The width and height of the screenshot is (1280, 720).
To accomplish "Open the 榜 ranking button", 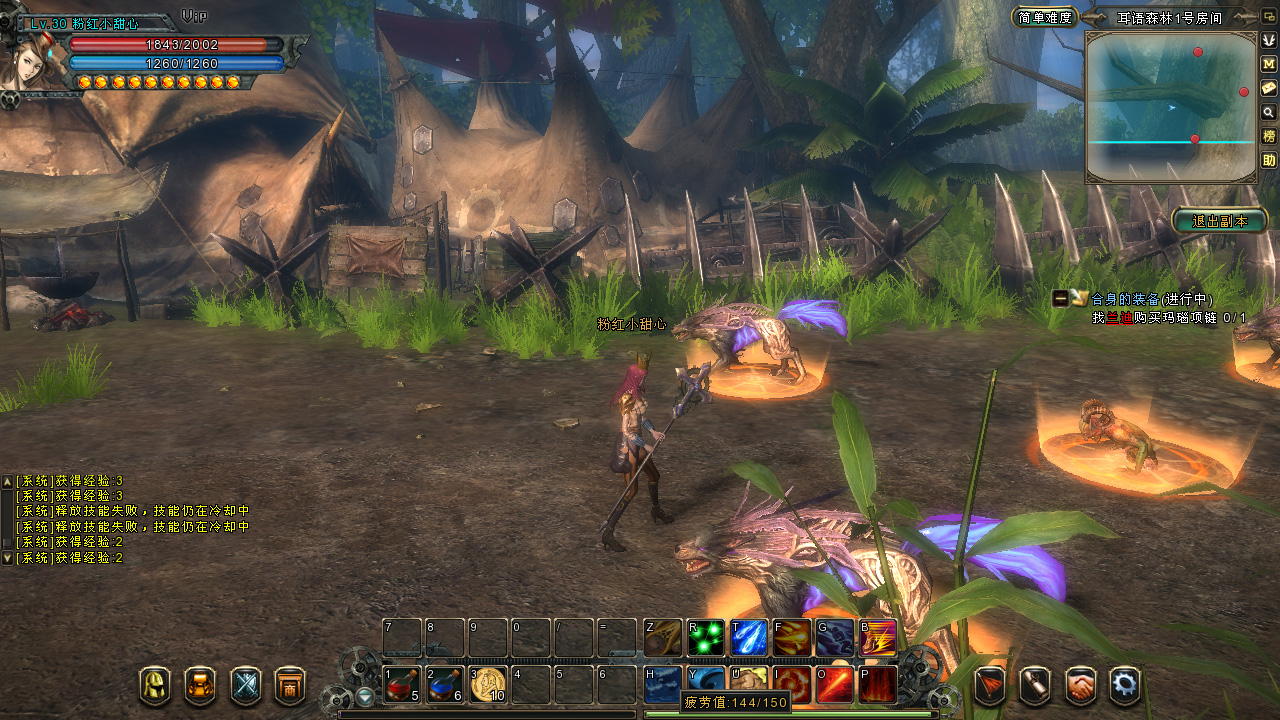I will [x=1269, y=136].
